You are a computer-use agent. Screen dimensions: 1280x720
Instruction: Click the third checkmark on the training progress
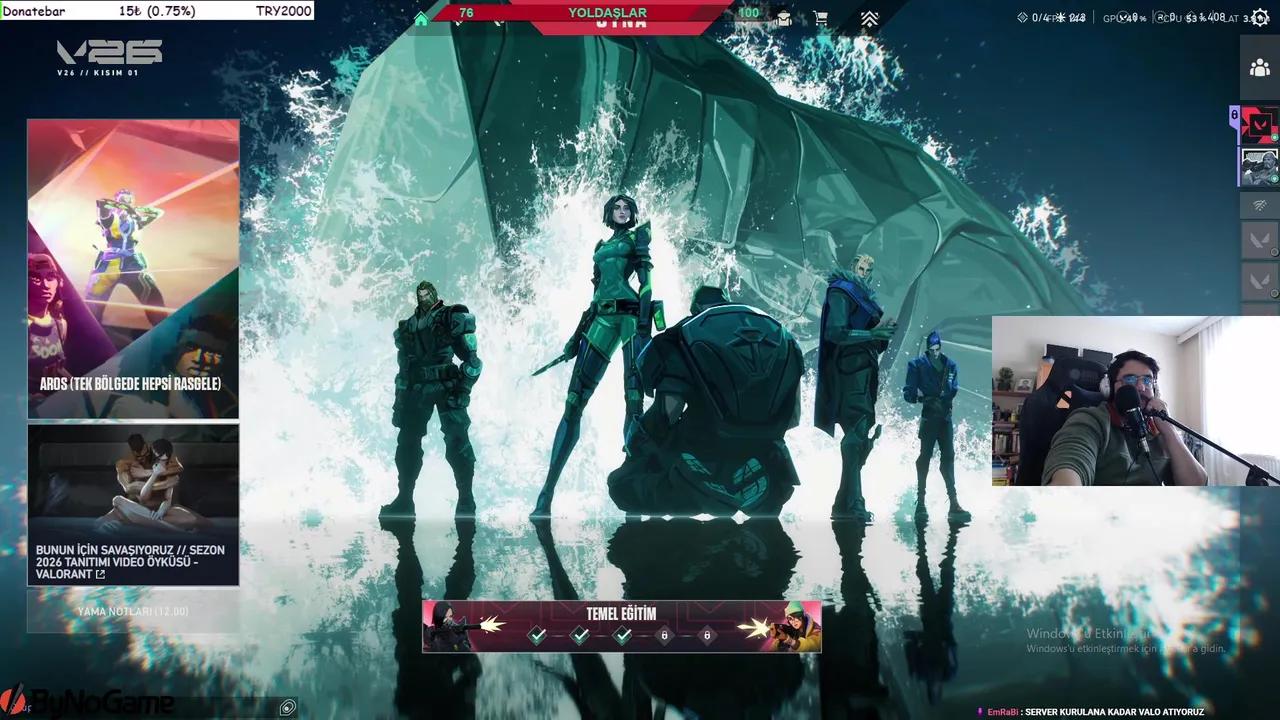coord(622,635)
